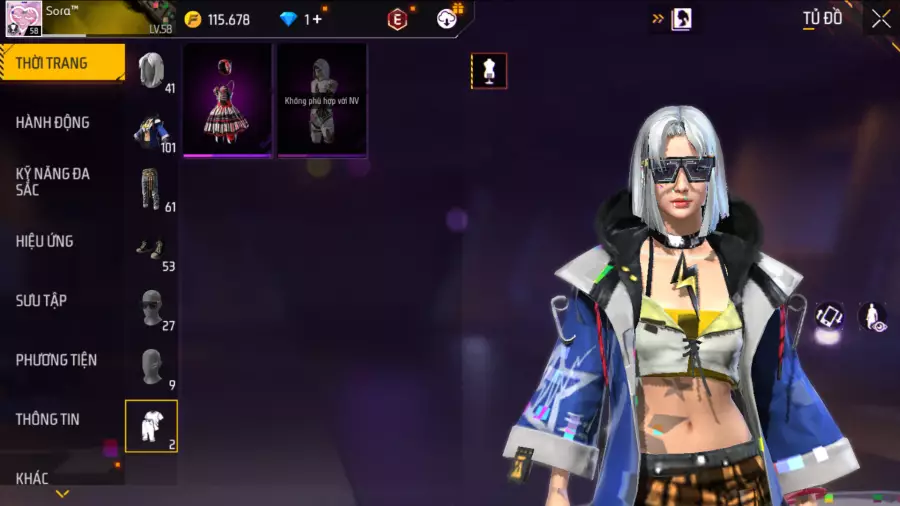Open the pants category icon
The width and height of the screenshot is (900, 506).
(x=151, y=190)
